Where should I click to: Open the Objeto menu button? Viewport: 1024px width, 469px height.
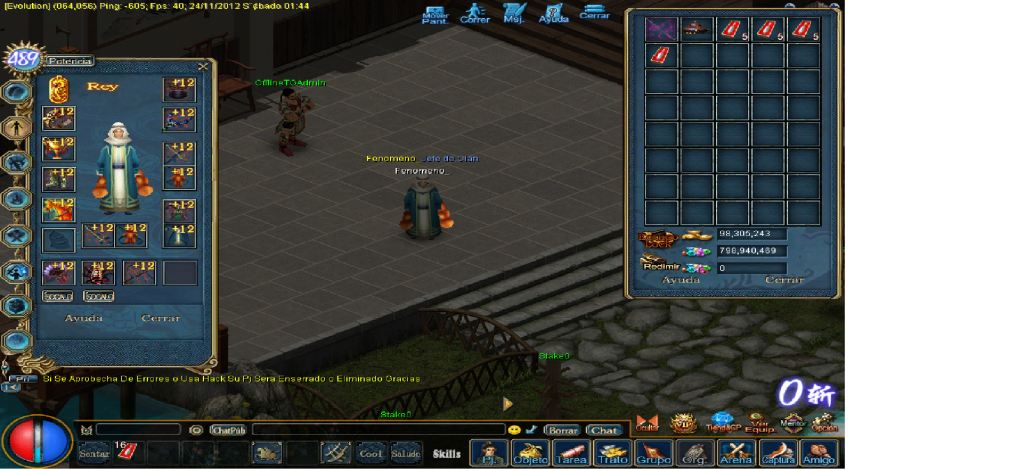point(530,453)
